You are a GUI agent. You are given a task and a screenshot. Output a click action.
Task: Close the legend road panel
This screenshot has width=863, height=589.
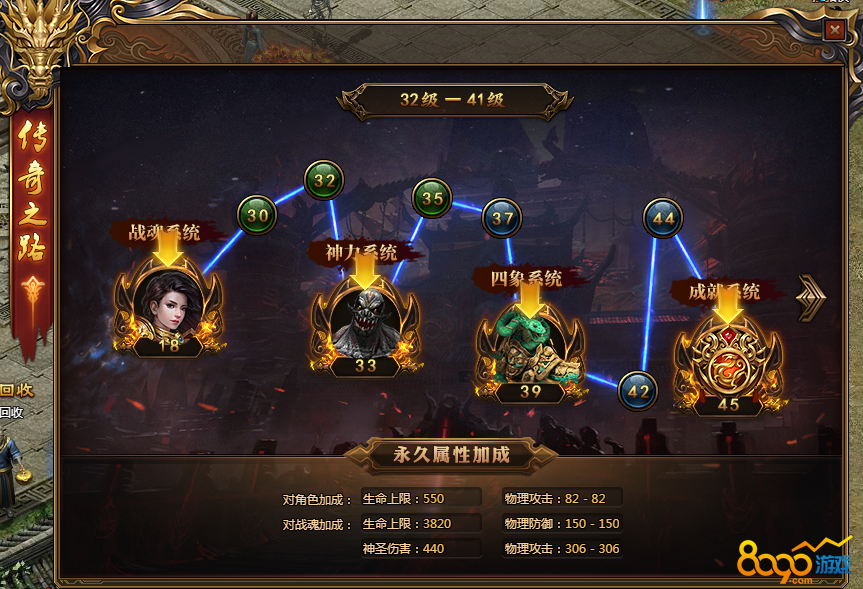coord(834,30)
